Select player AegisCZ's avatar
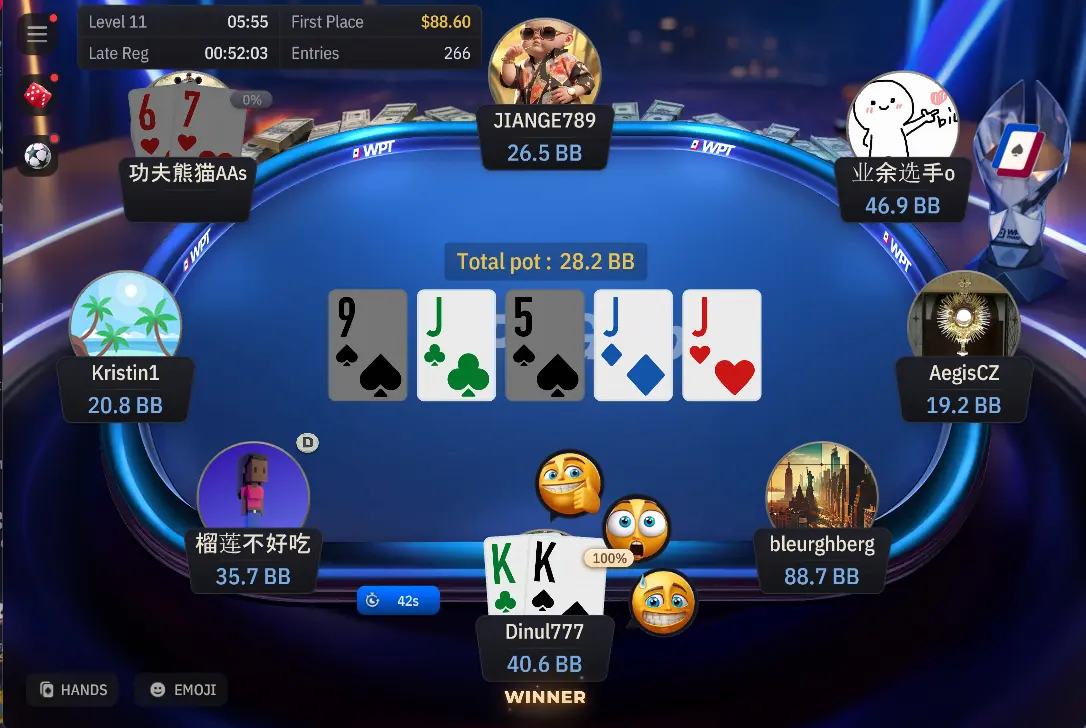1086x728 pixels. point(963,318)
